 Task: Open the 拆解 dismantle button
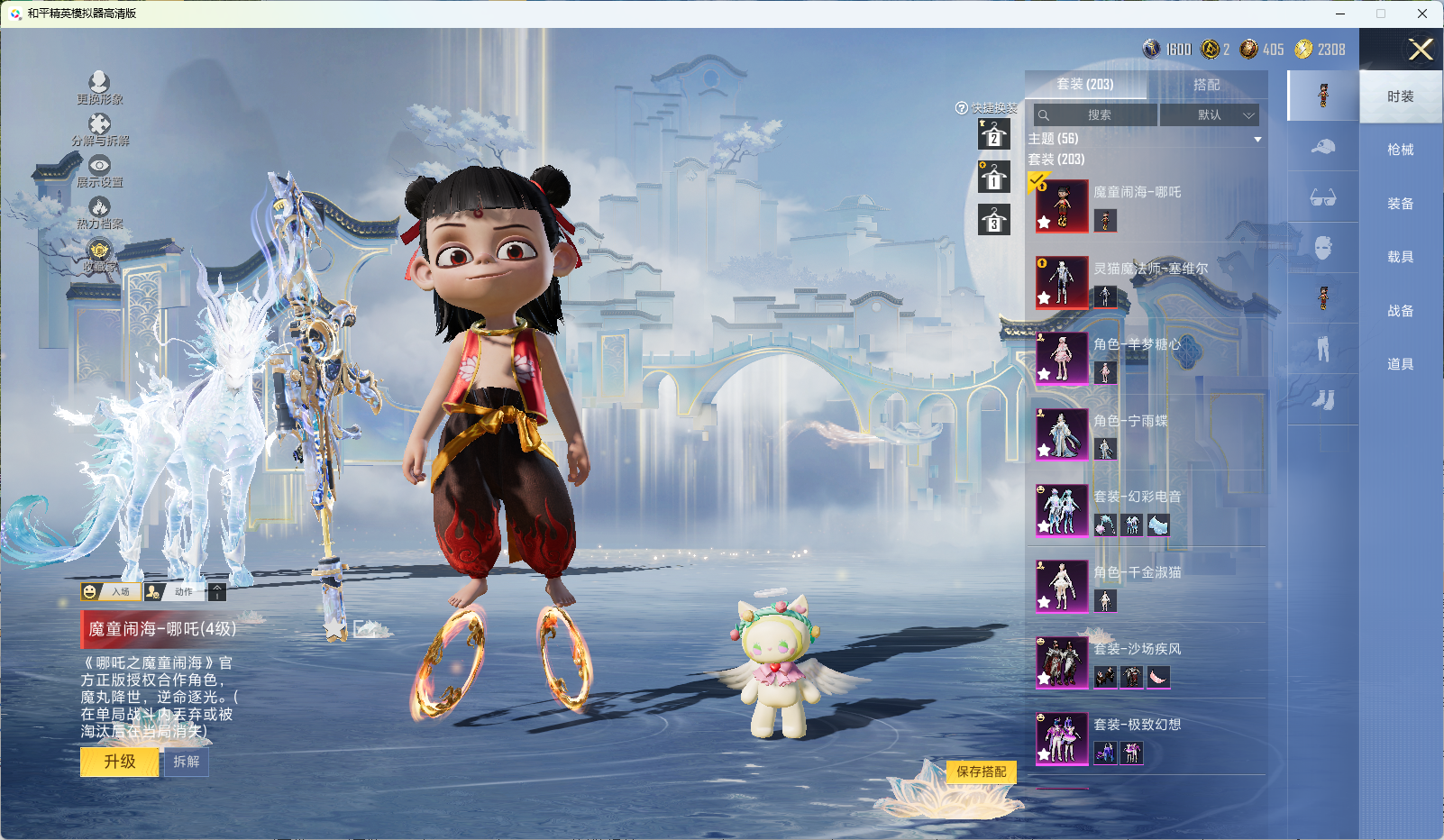click(187, 762)
